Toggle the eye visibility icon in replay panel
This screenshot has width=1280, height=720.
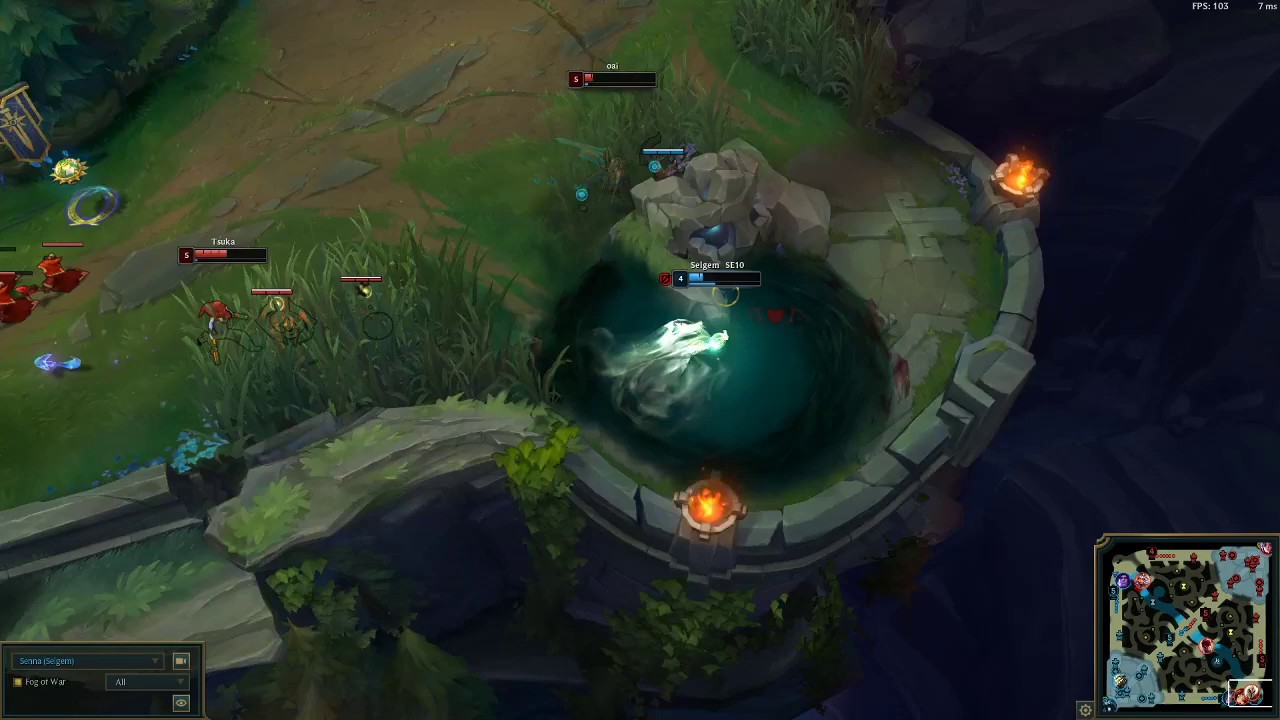pyautogui.click(x=181, y=703)
